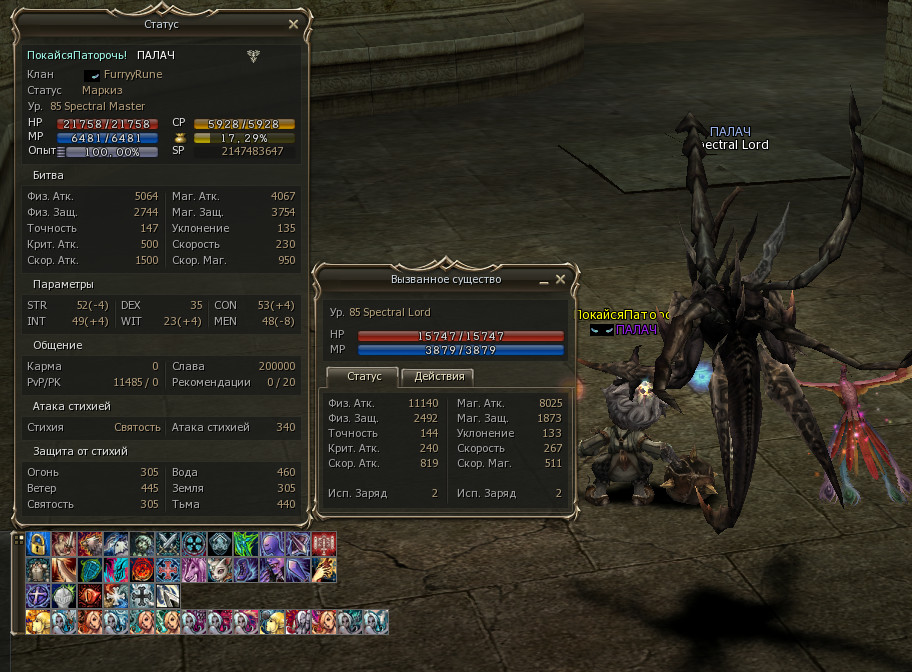Use the orange fire swirl skill
Viewport: 912px width, 672px height.
(142, 570)
